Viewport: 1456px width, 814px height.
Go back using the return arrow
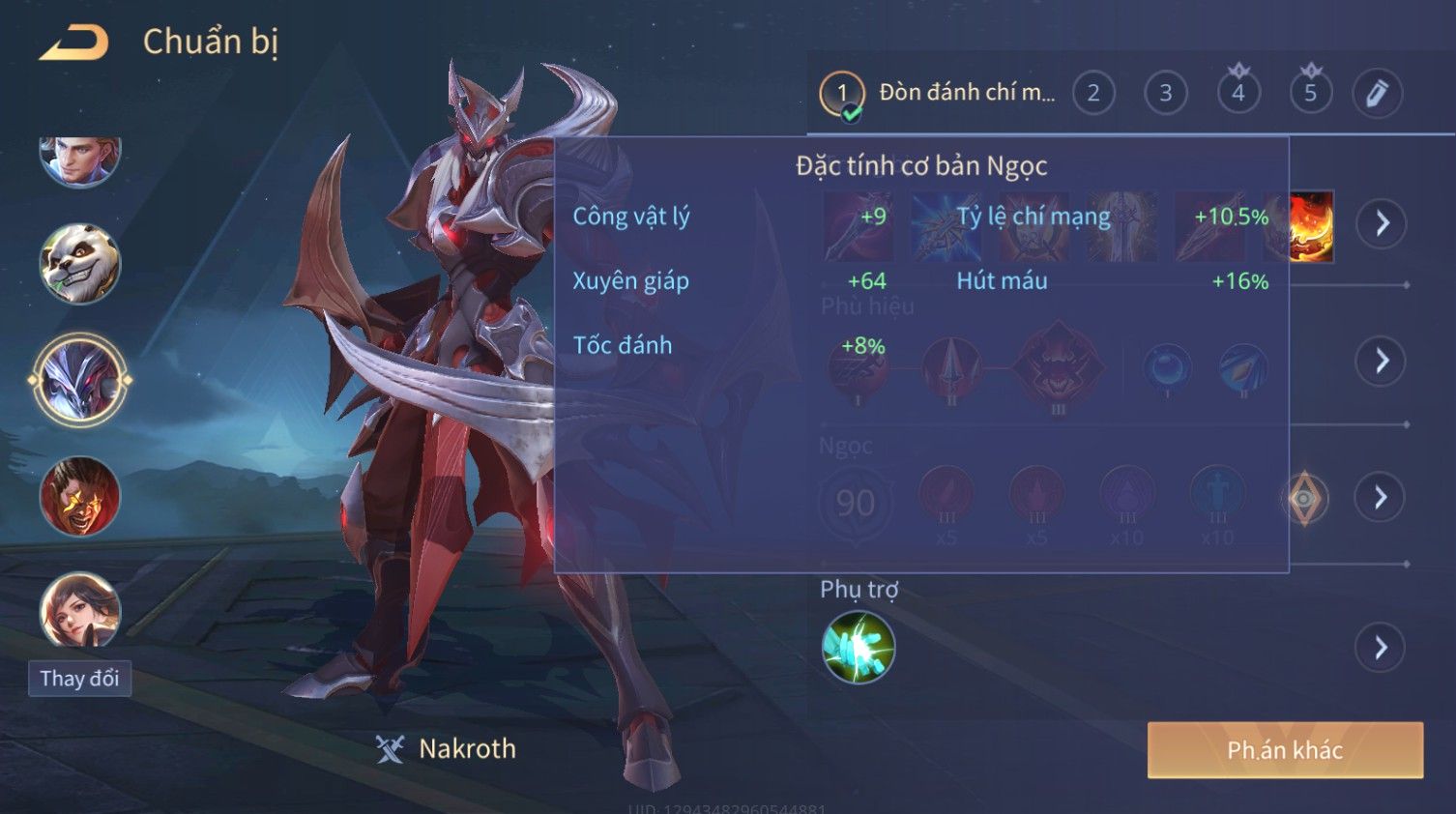(x=74, y=43)
